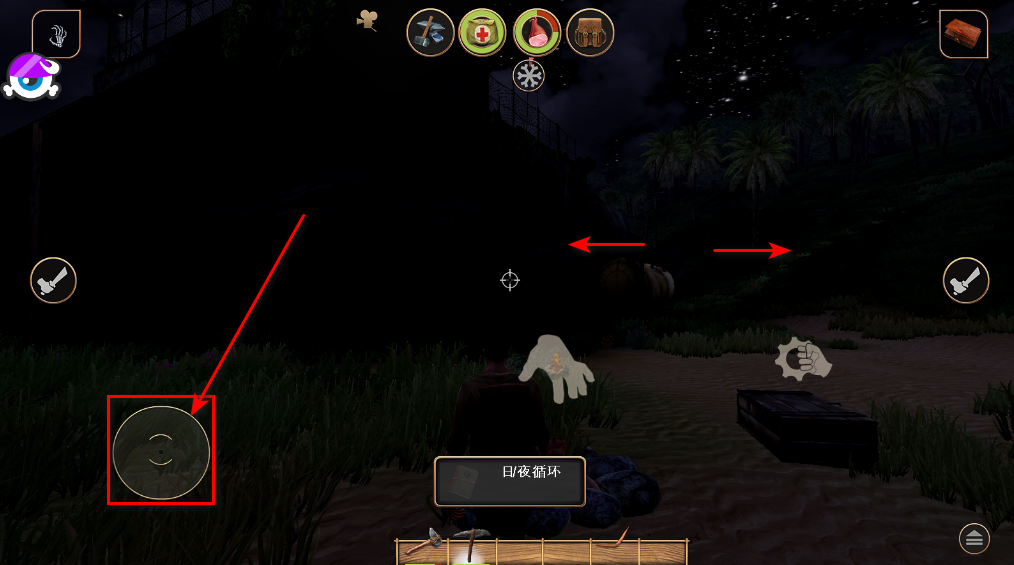Open the anvil and hammer crafting menu
This screenshot has width=1014, height=565.
point(430,33)
